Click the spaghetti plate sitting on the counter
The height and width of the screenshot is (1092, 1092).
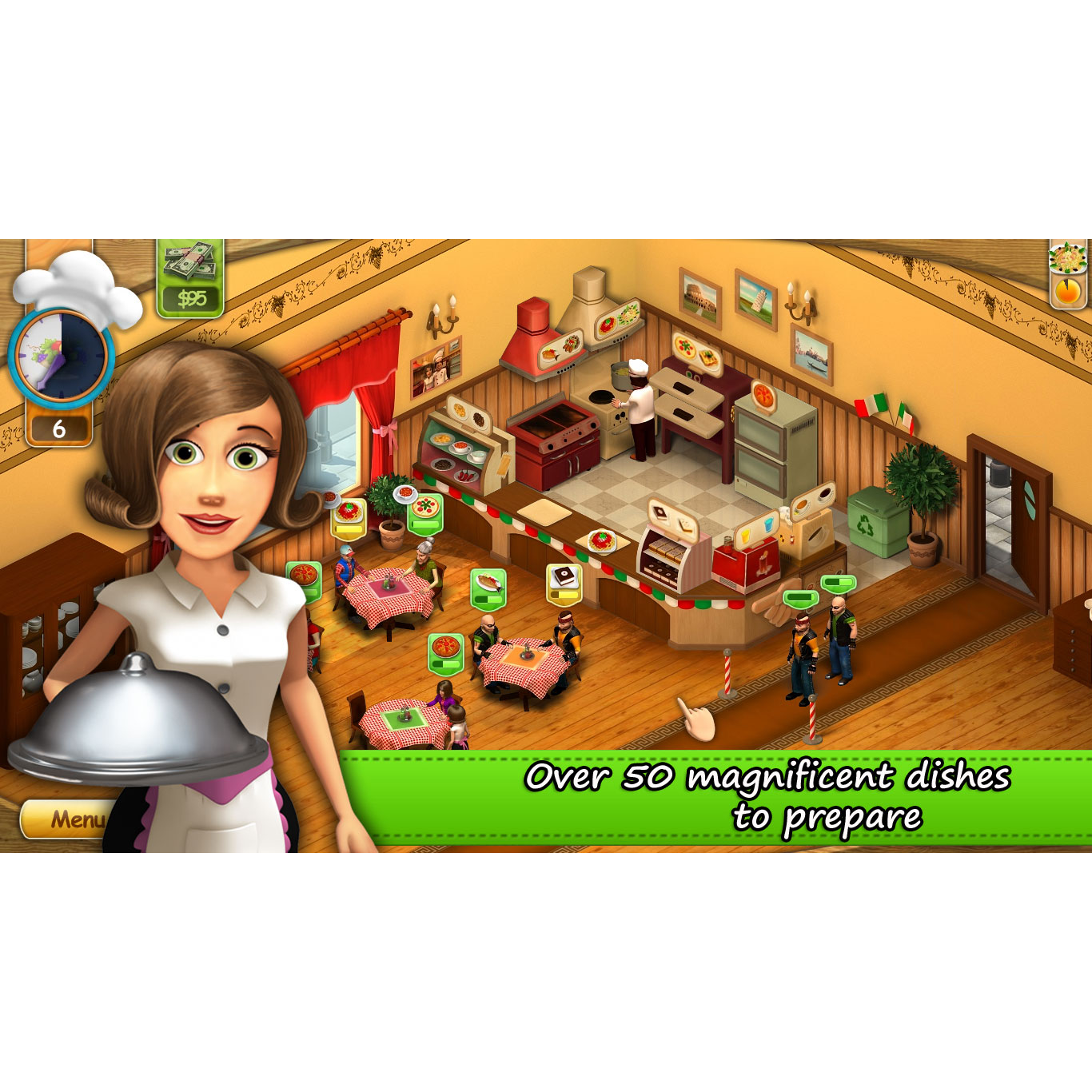coord(604,540)
